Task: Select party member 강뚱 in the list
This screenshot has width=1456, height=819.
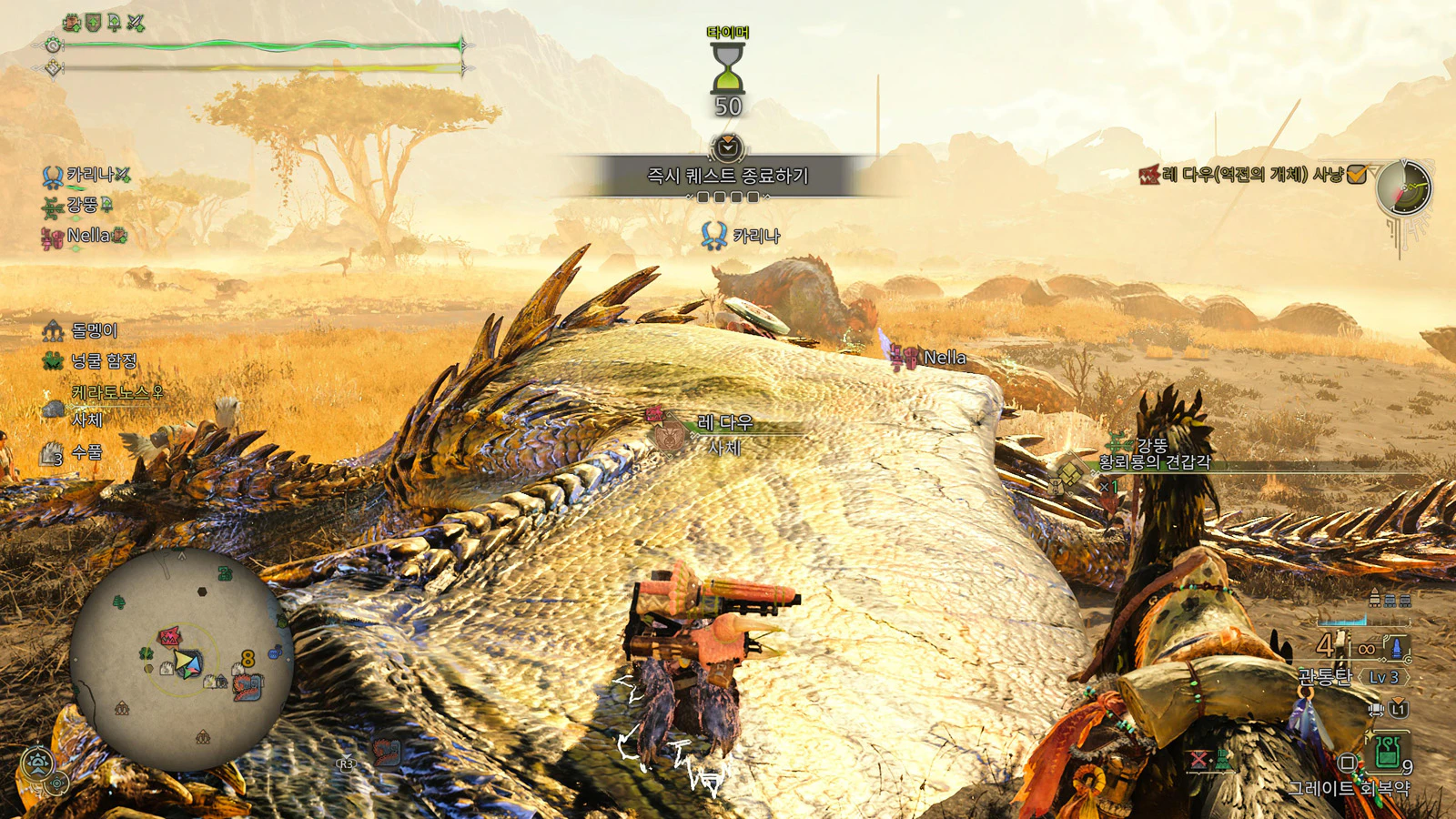Action: click(80, 205)
